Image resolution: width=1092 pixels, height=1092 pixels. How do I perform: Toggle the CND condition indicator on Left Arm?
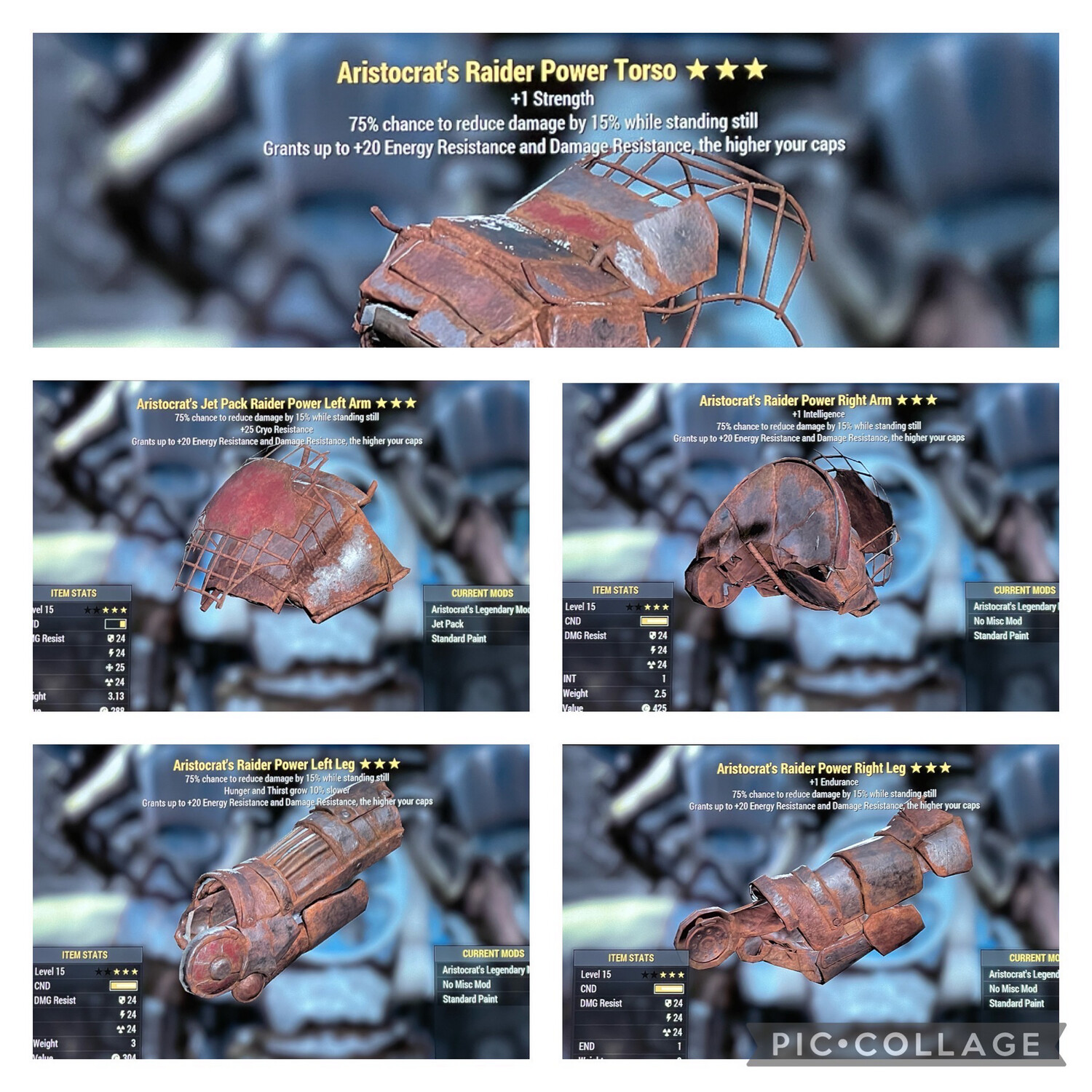(115, 624)
